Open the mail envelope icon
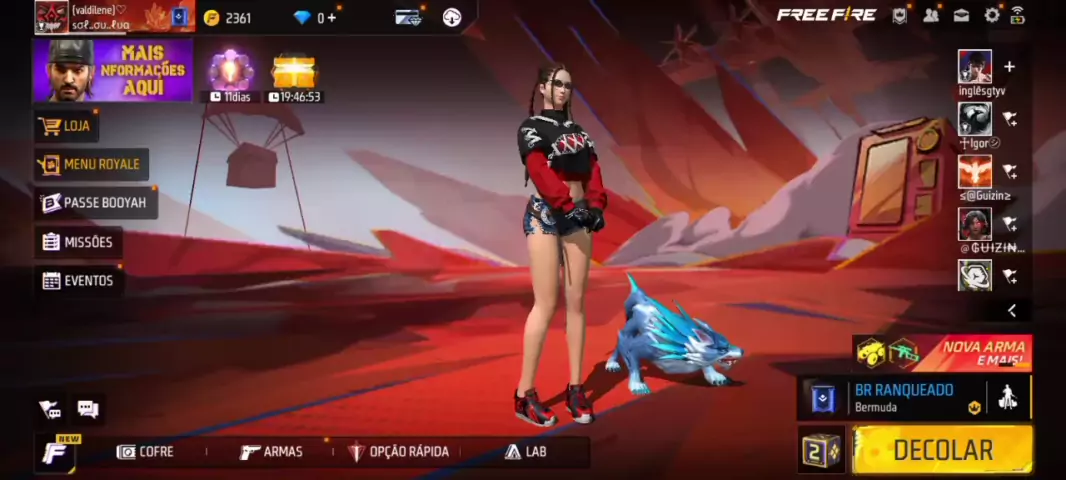The width and height of the screenshot is (1066, 480). point(961,15)
